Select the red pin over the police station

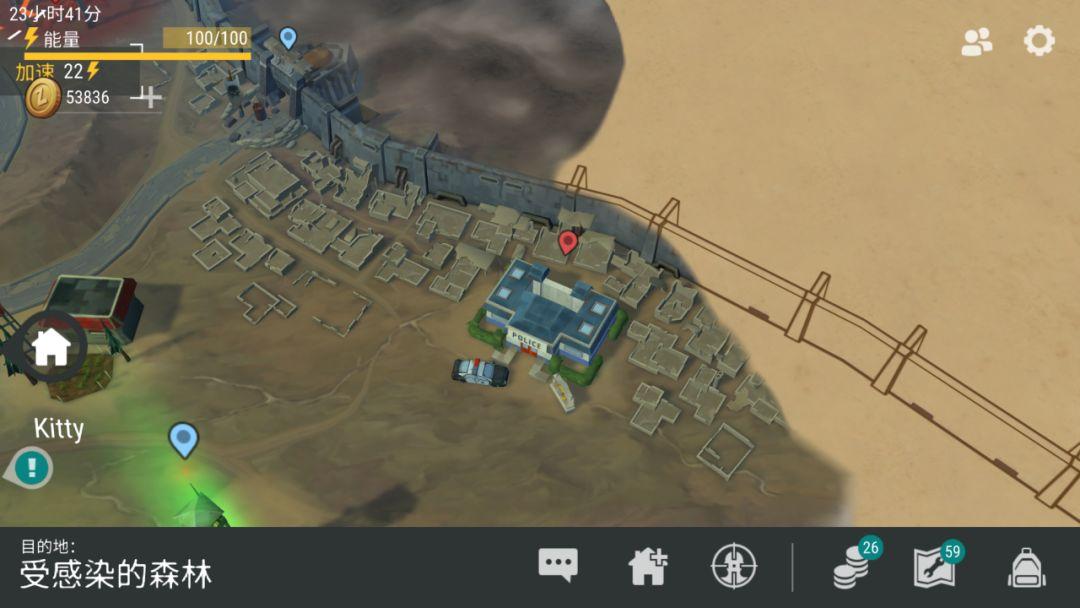tap(568, 241)
